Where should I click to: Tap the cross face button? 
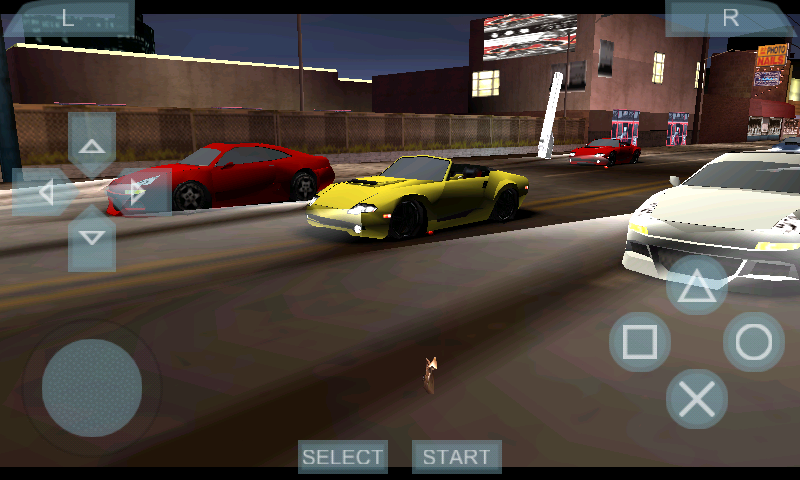pos(697,399)
